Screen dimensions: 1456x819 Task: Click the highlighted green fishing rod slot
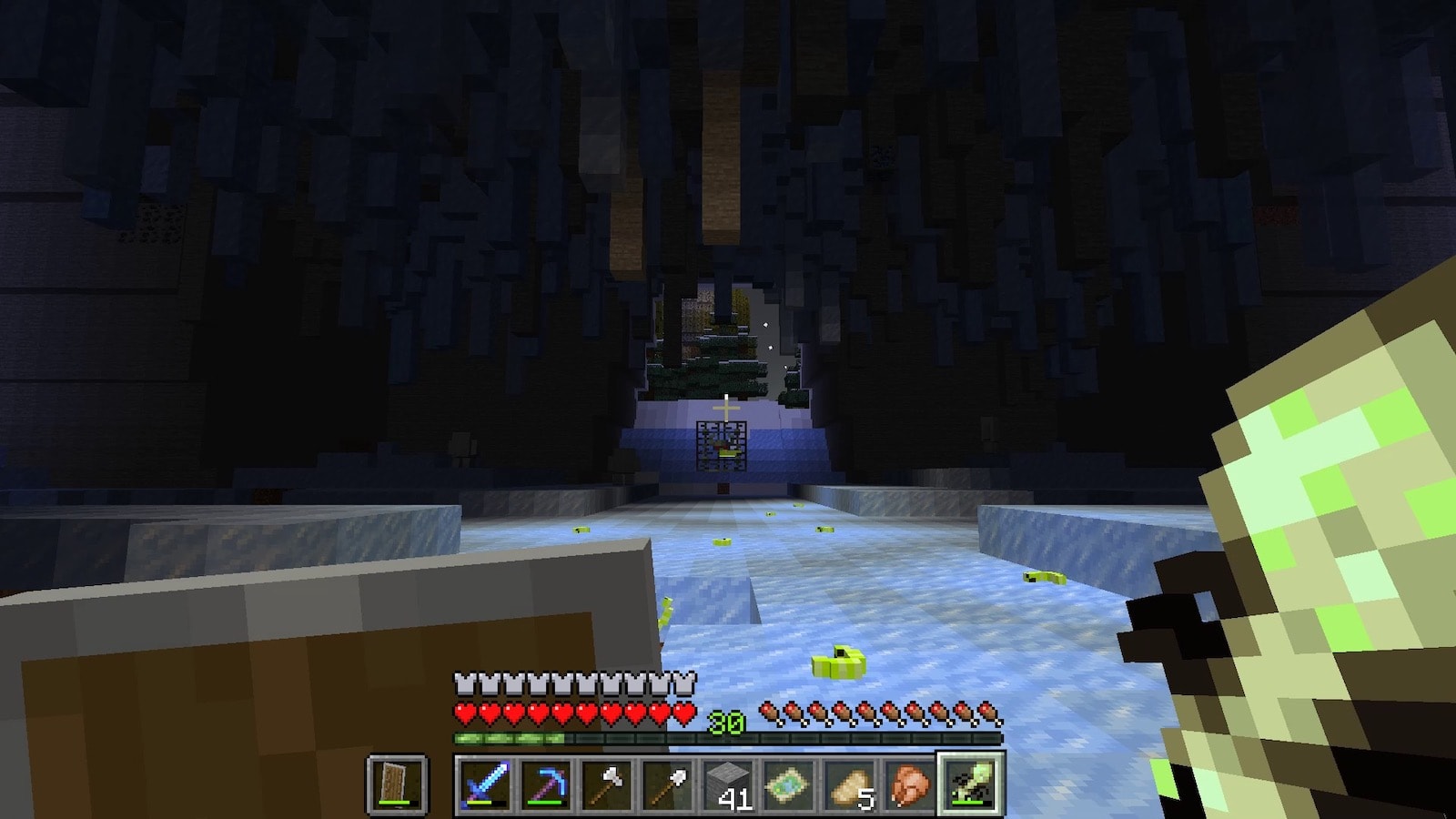click(x=971, y=784)
